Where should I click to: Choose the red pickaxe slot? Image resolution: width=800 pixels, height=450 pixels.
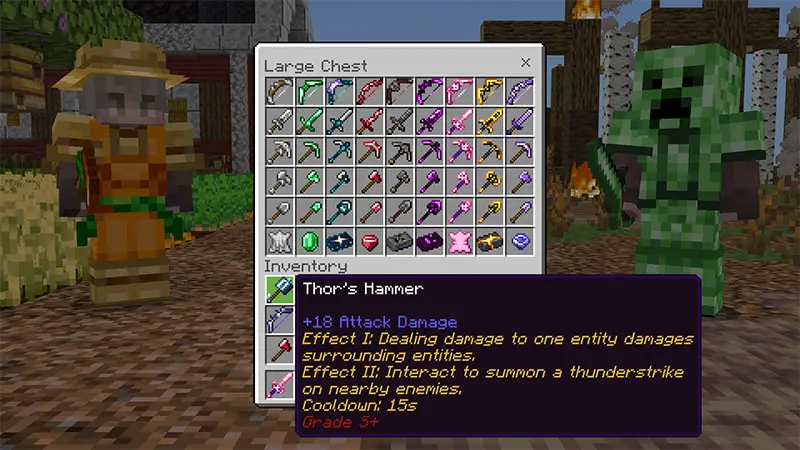[369, 151]
